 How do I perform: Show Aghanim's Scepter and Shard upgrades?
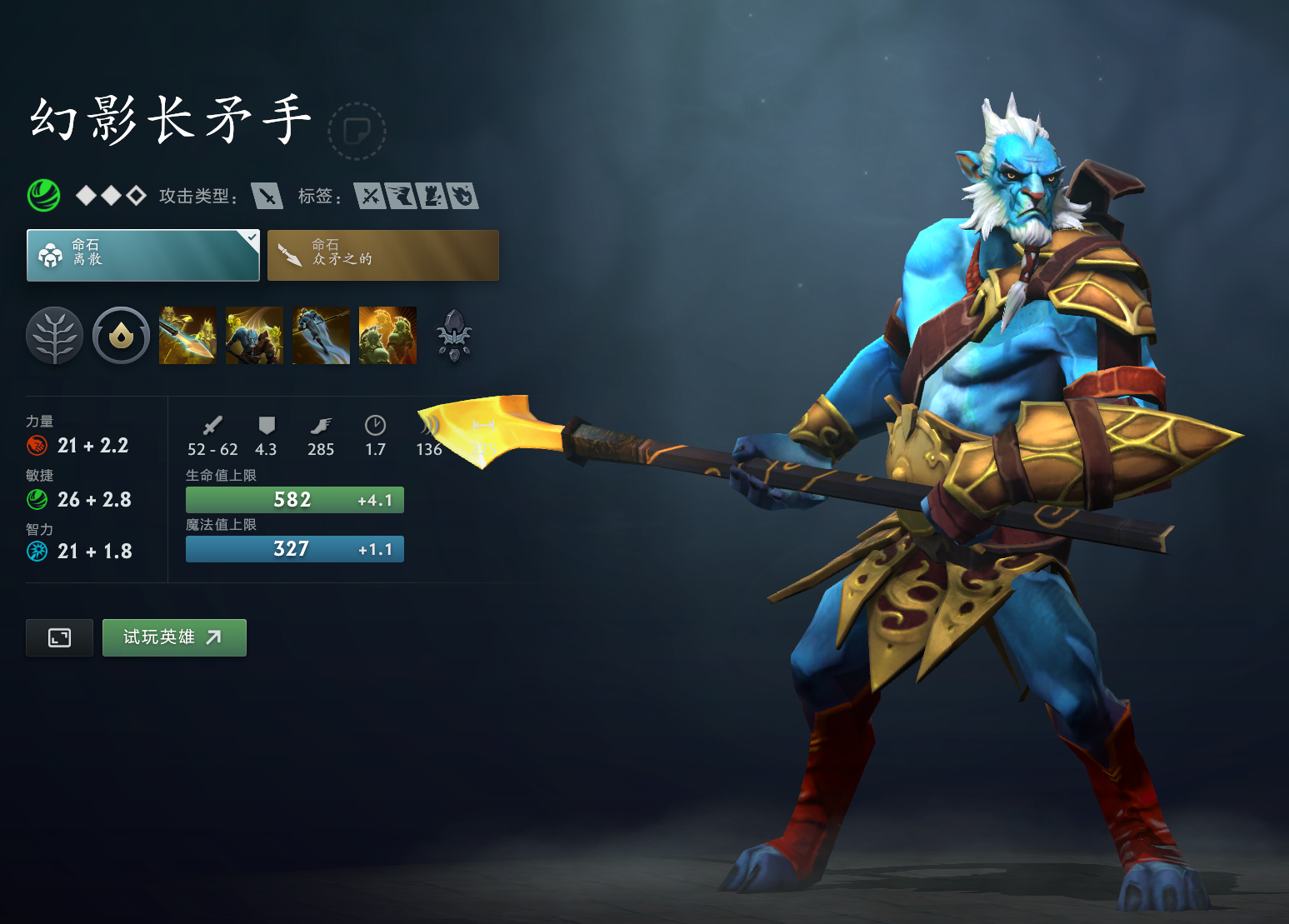tap(454, 336)
